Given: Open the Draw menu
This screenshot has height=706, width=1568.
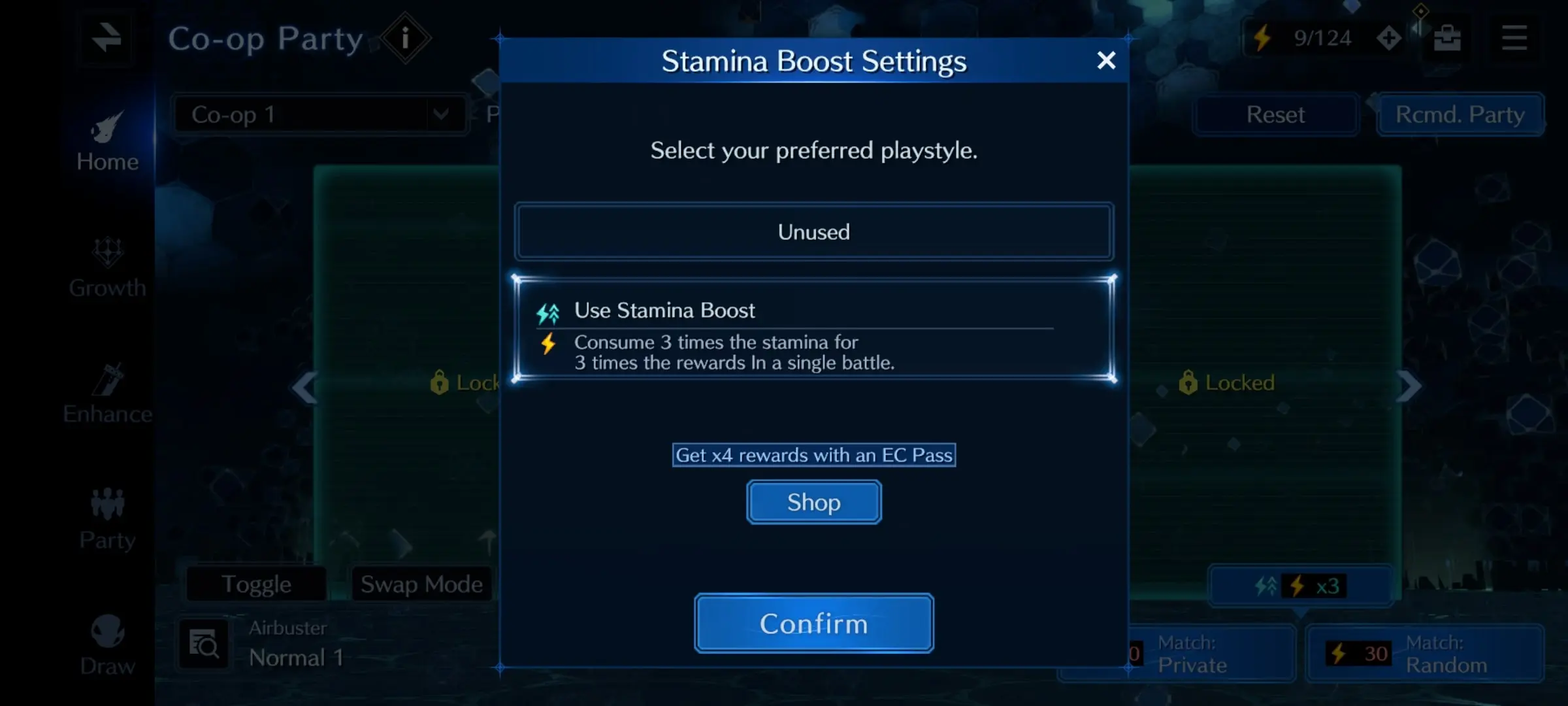Looking at the screenshot, I should pyautogui.click(x=107, y=646).
